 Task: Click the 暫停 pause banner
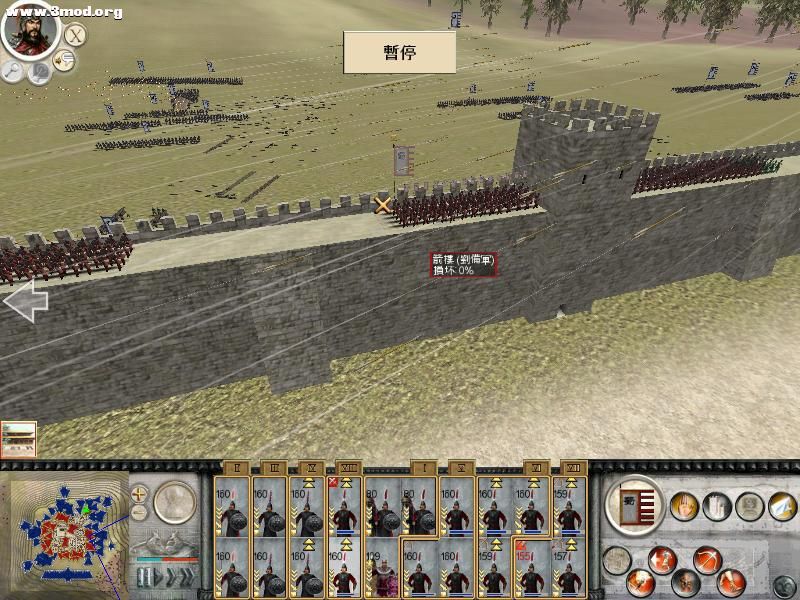click(399, 52)
